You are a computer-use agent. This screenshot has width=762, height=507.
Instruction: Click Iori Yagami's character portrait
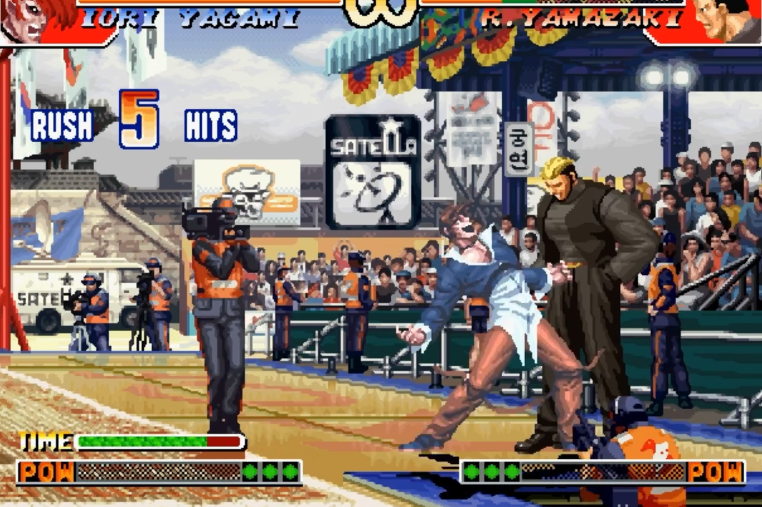[x=35, y=18]
